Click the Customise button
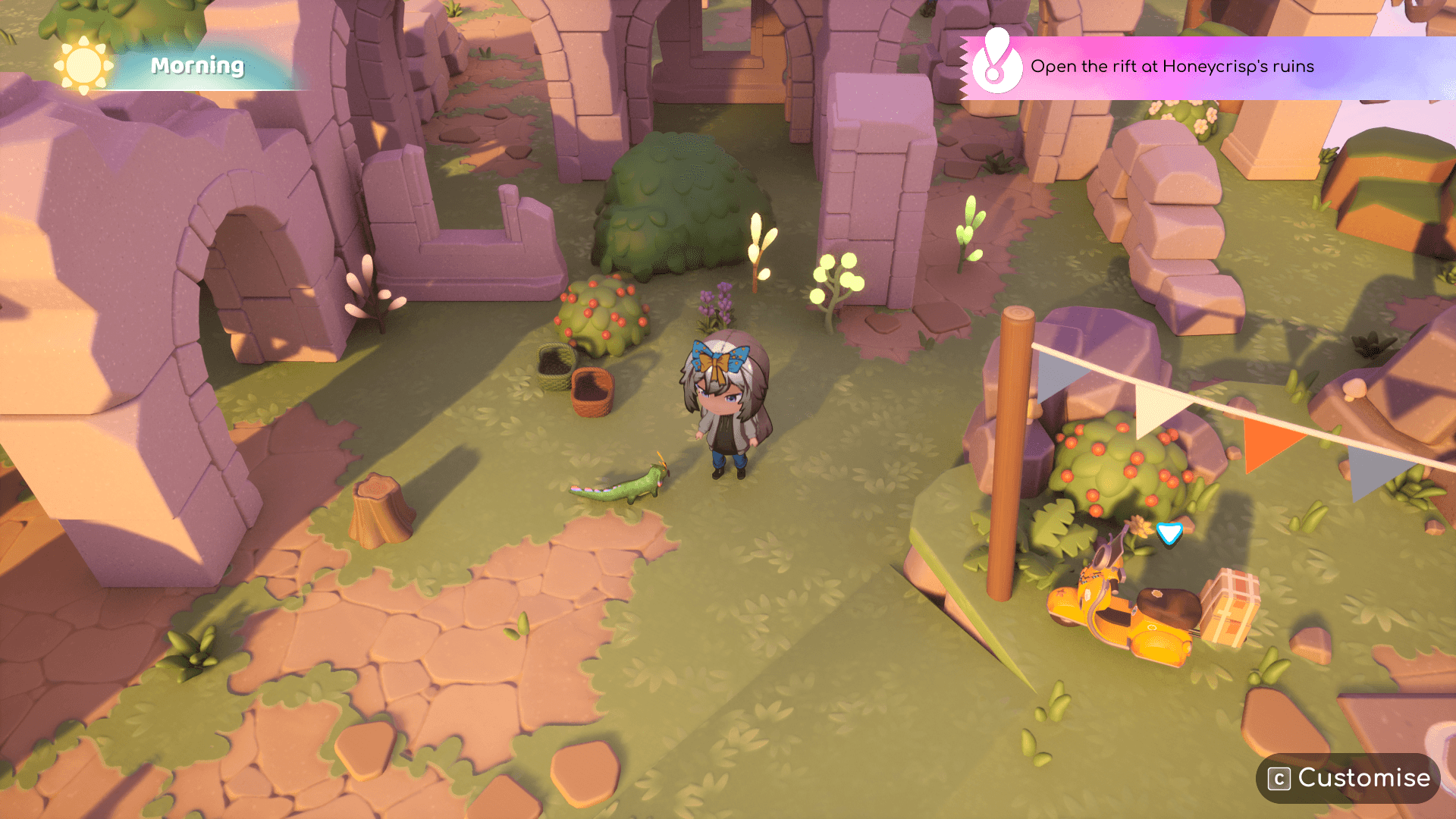The height and width of the screenshot is (819, 1456). (1348, 778)
